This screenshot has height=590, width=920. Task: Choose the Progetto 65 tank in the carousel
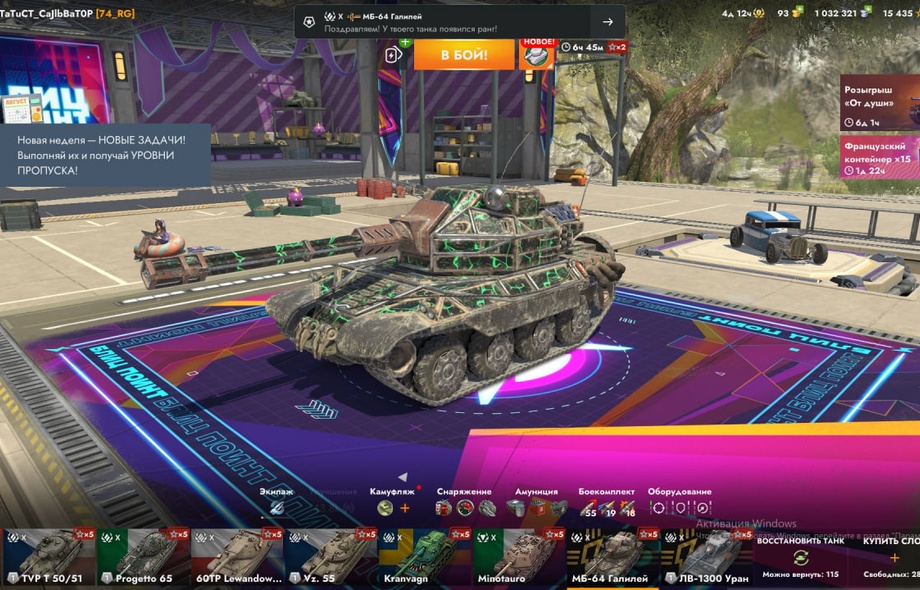pos(143,558)
